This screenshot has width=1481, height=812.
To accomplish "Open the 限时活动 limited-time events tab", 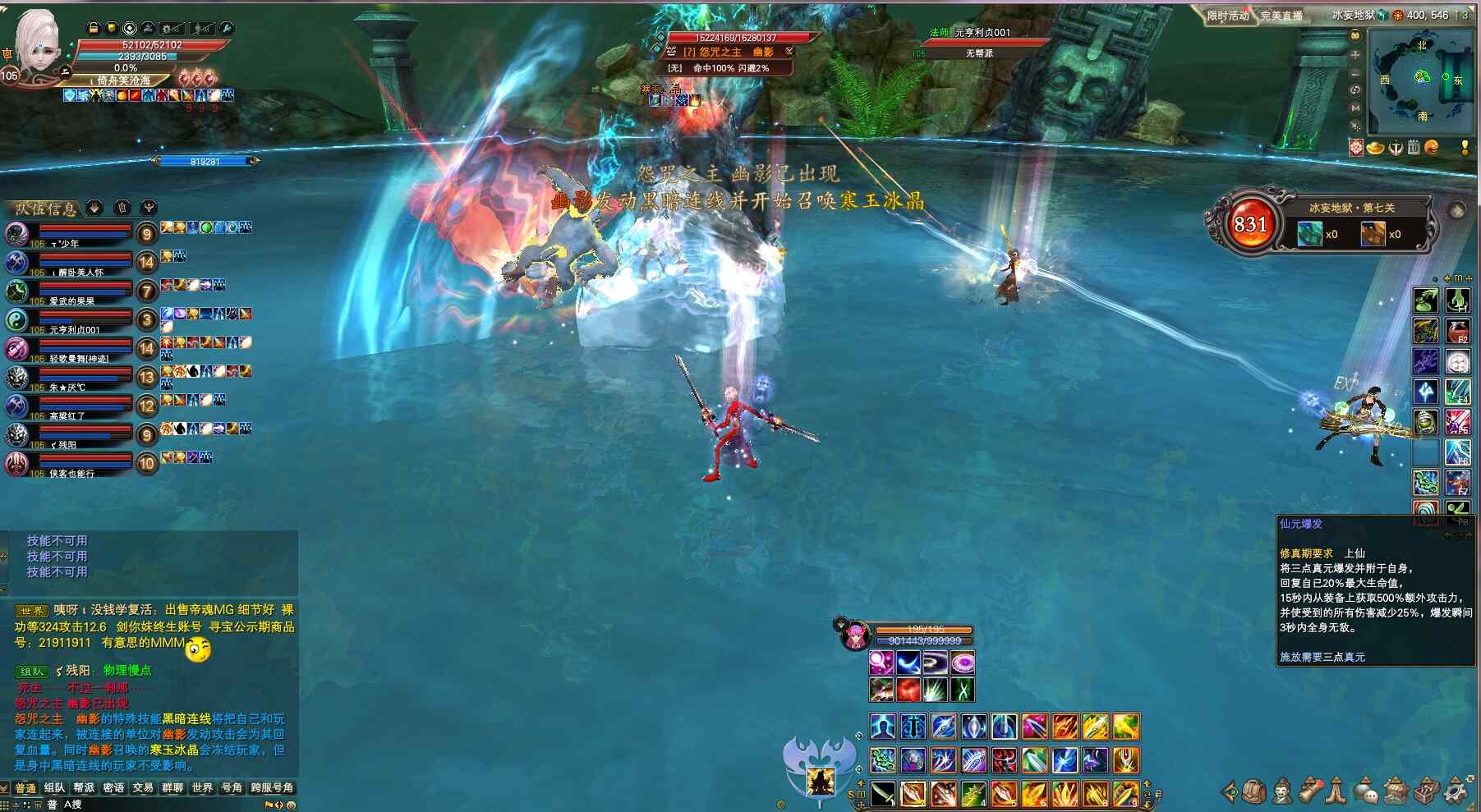I will (1227, 16).
